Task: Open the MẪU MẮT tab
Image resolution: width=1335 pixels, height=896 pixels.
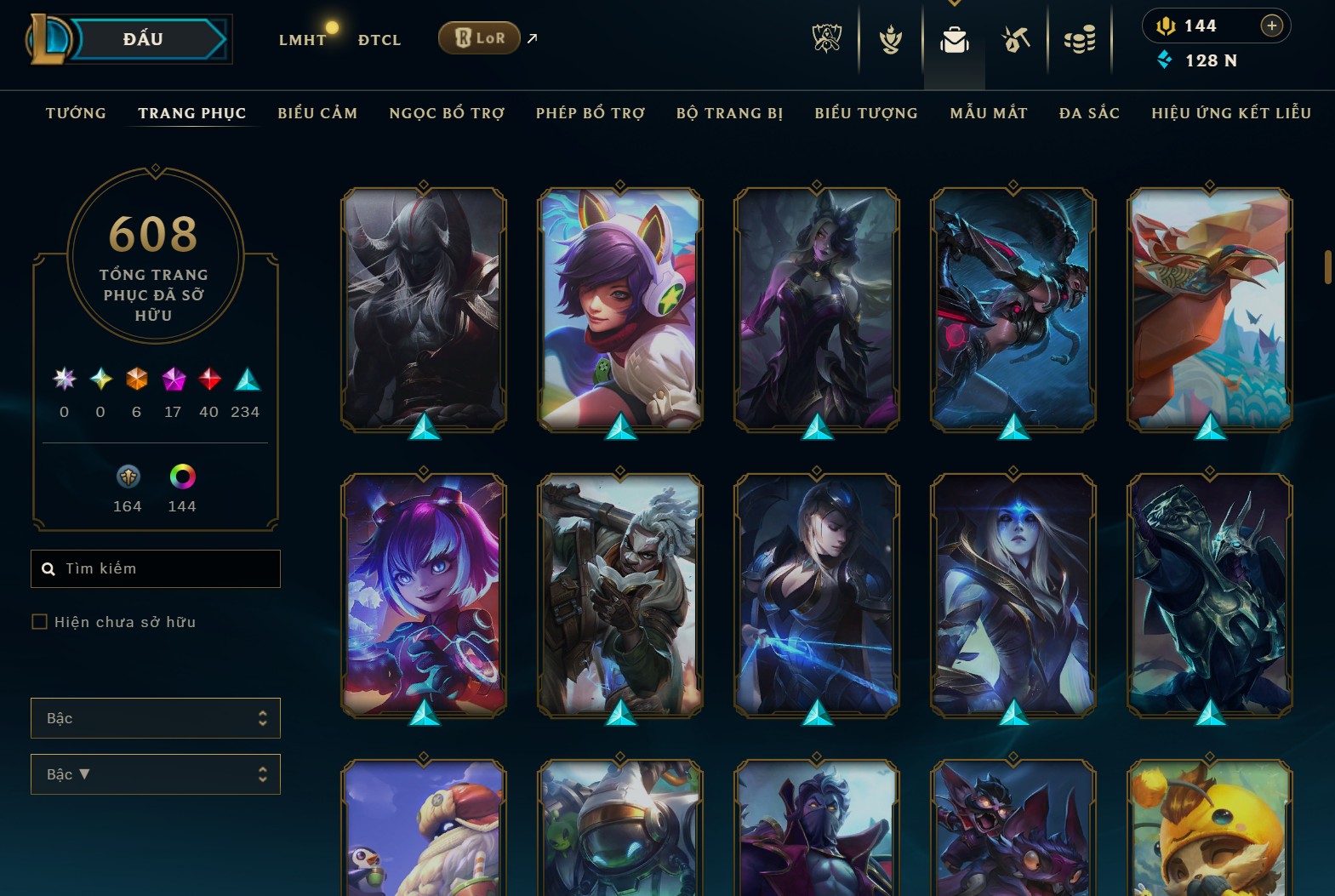Action: click(x=989, y=112)
